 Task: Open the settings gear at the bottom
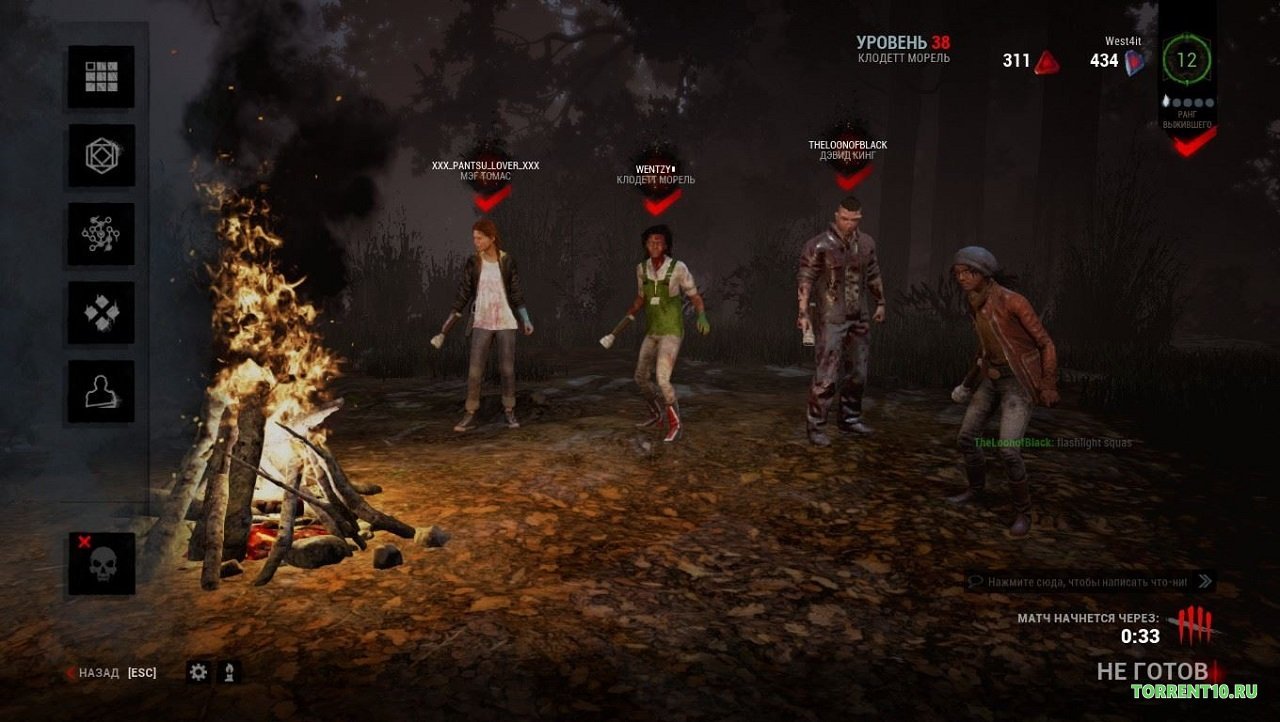[198, 672]
